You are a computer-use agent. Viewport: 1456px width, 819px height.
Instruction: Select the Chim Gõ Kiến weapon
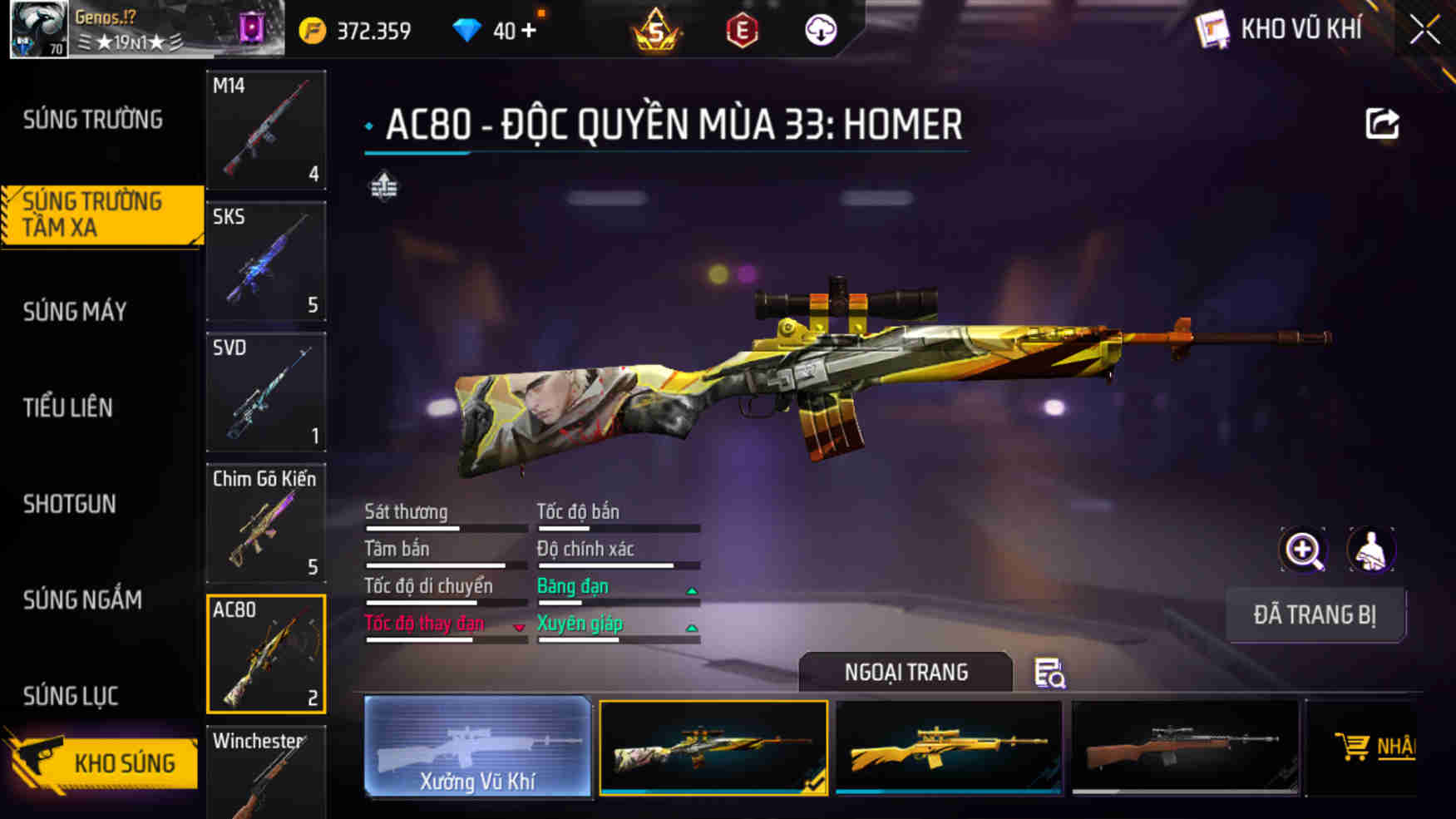click(265, 524)
